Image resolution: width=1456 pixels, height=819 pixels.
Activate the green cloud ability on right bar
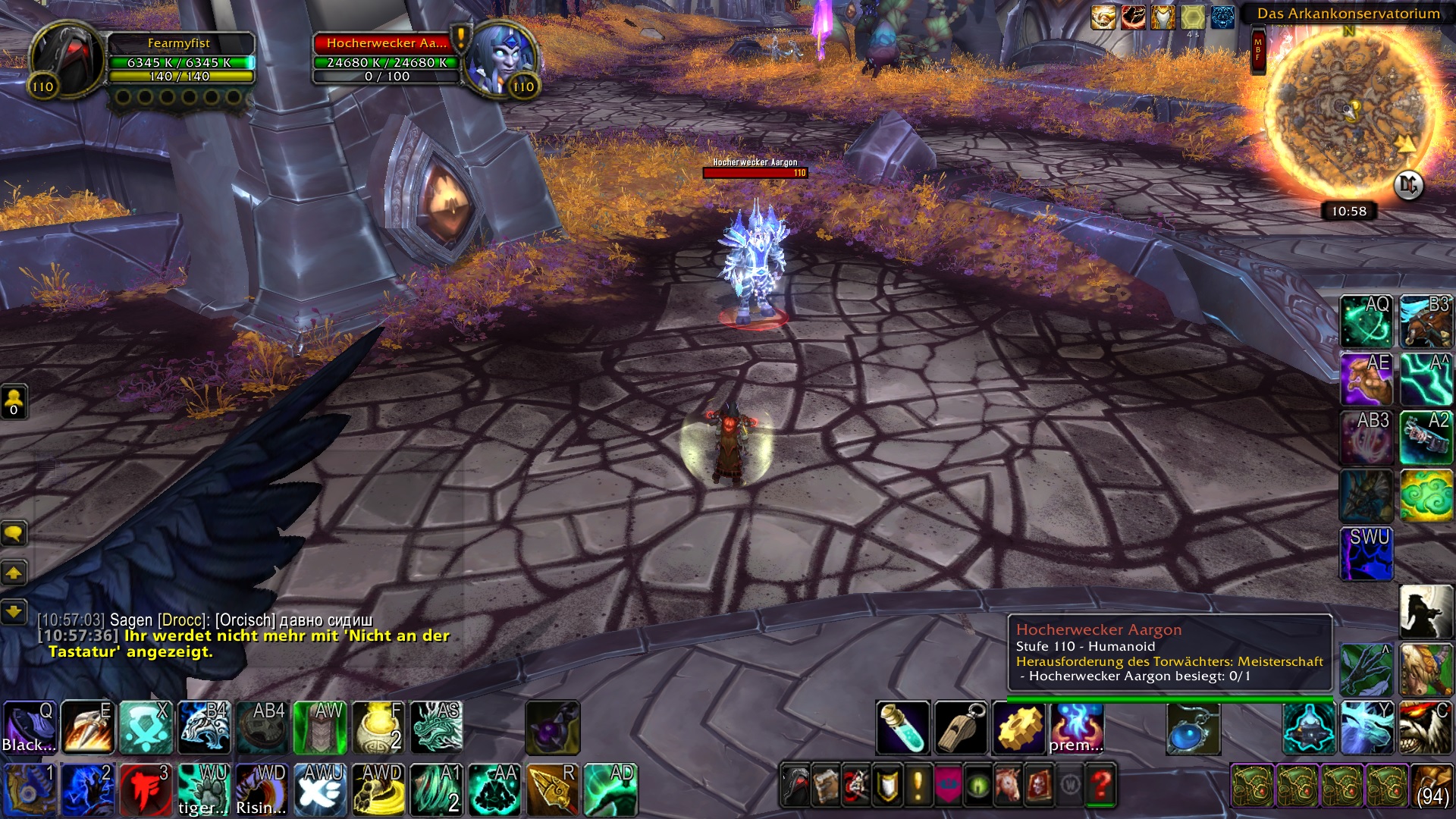[1426, 496]
